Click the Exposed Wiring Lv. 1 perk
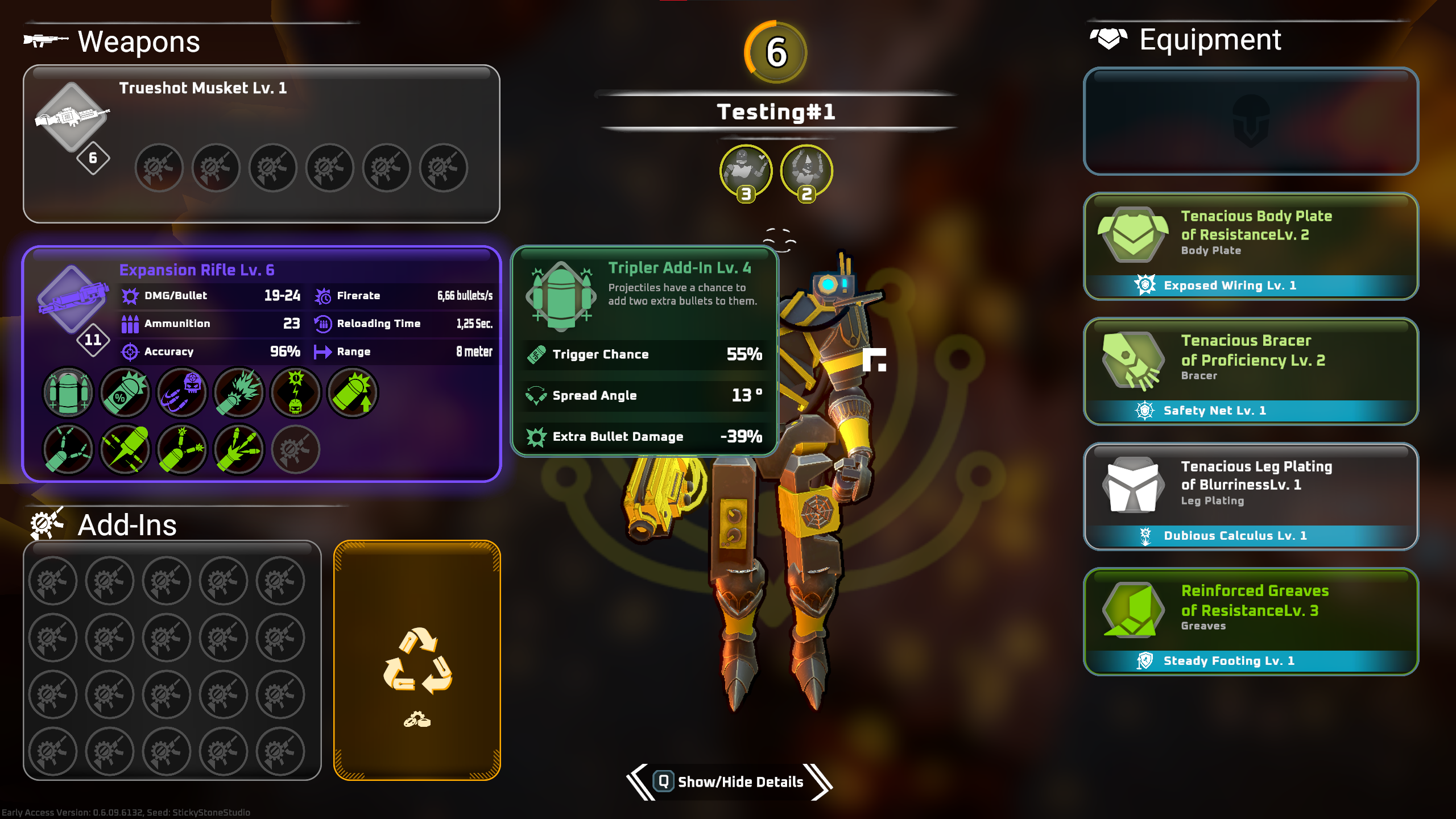This screenshot has height=819, width=1456. [x=1230, y=286]
